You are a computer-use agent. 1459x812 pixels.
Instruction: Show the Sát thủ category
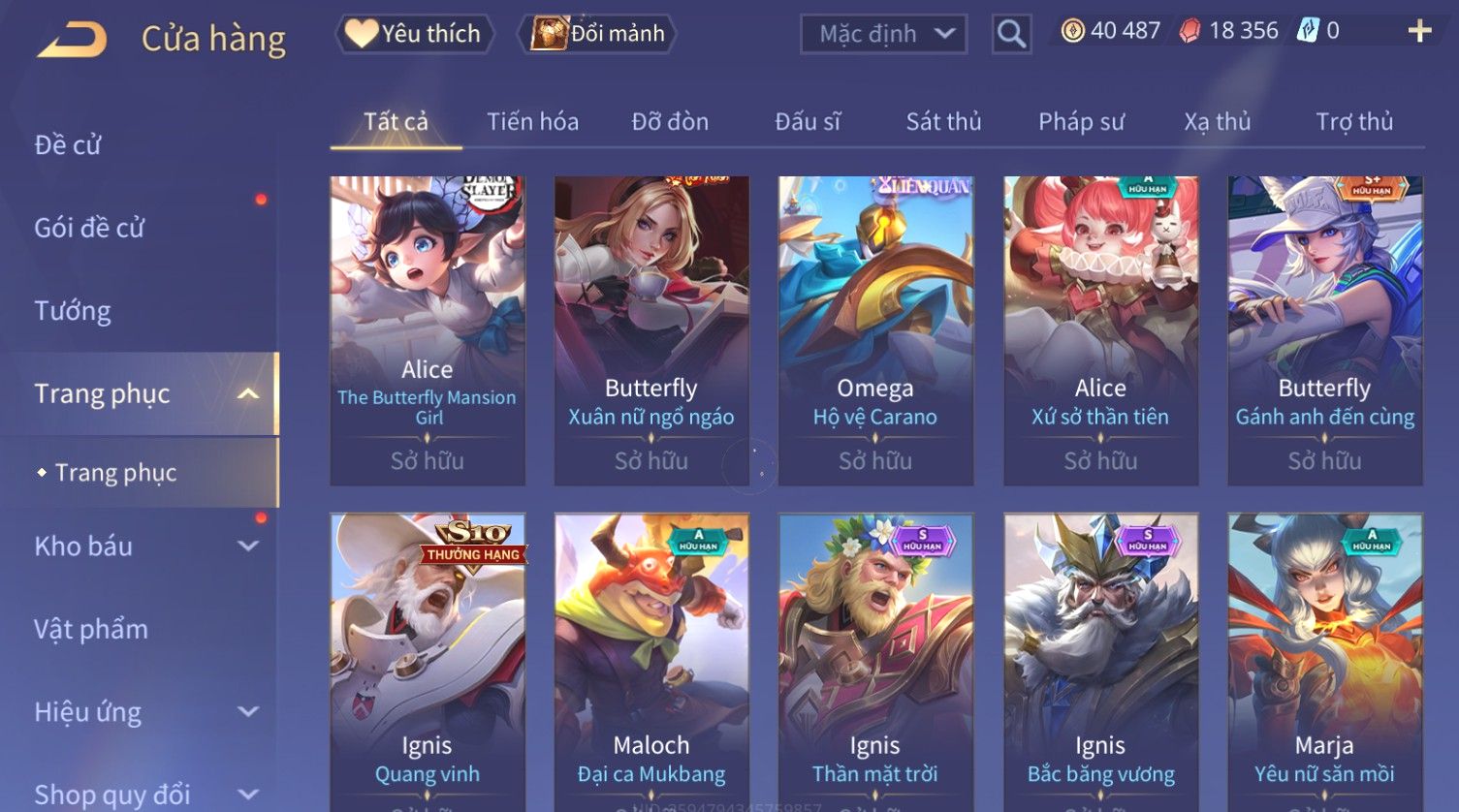pyautogui.click(x=943, y=122)
